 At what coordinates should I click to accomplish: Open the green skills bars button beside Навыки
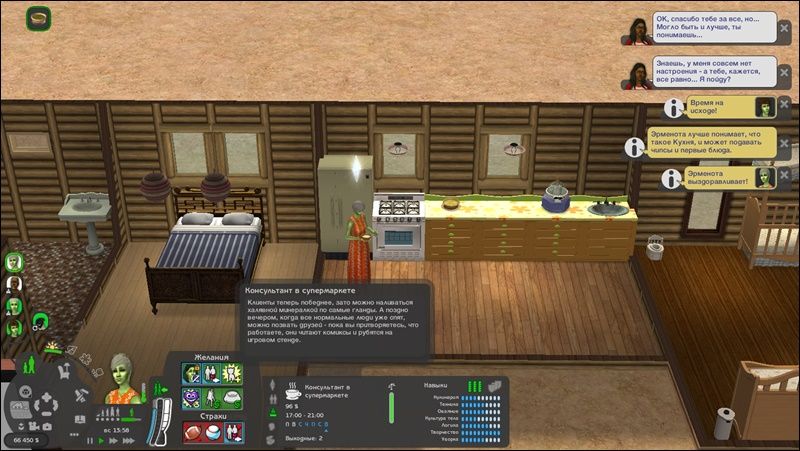(474, 385)
